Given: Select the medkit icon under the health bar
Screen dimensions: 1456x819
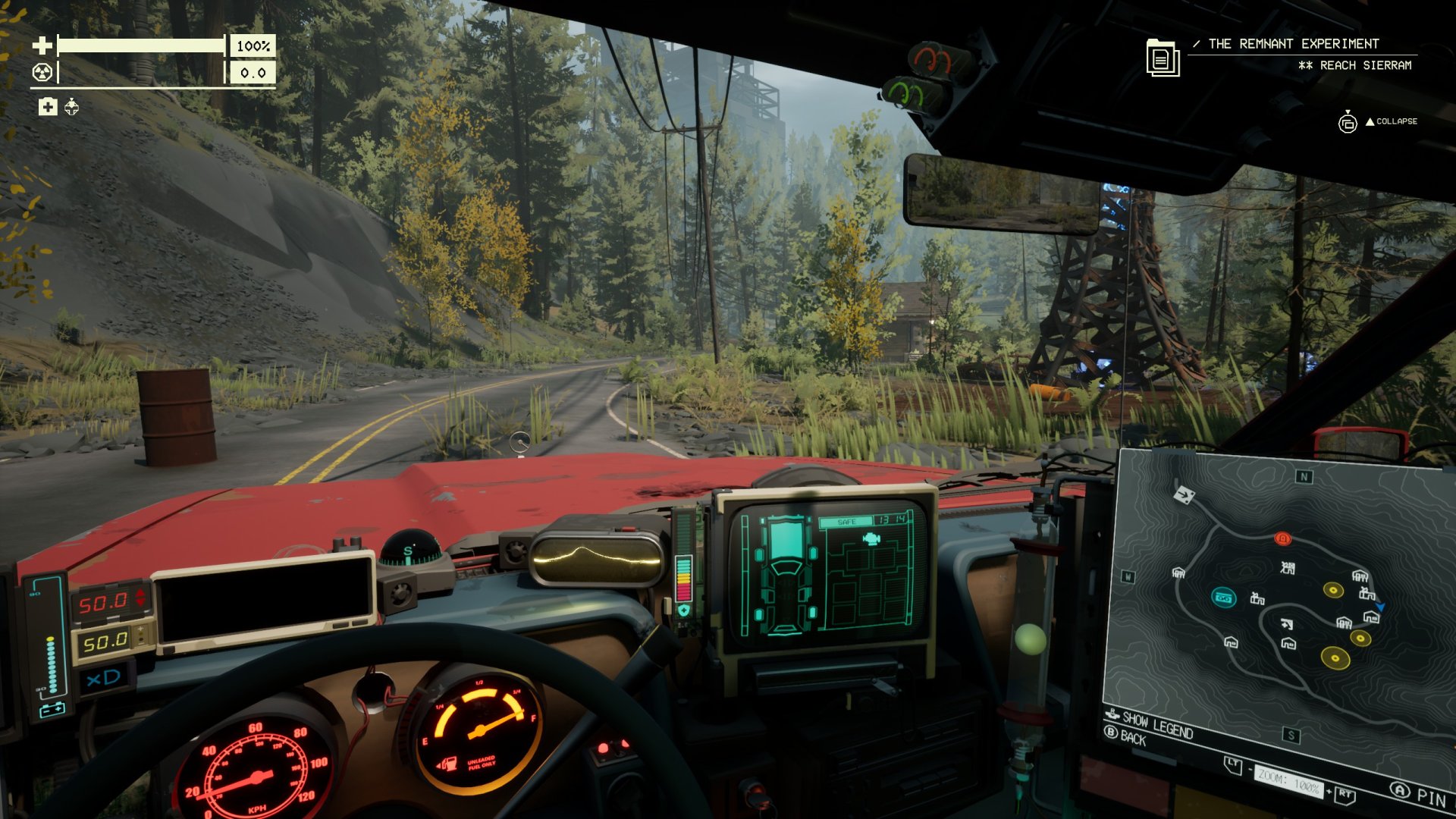Looking at the screenshot, I should point(48,107).
